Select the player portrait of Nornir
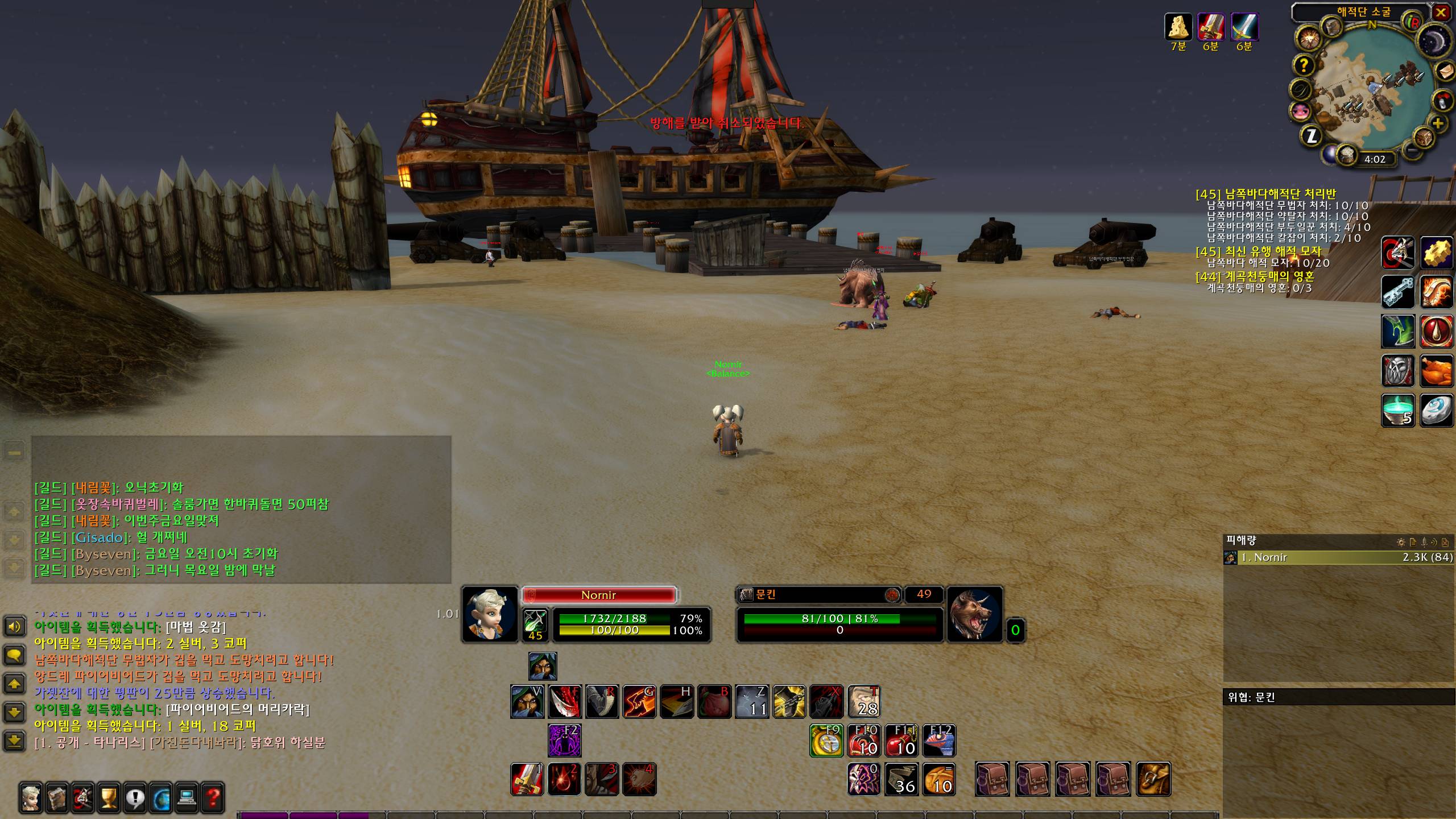Image resolution: width=1456 pixels, height=819 pixels. pyautogui.click(x=489, y=614)
